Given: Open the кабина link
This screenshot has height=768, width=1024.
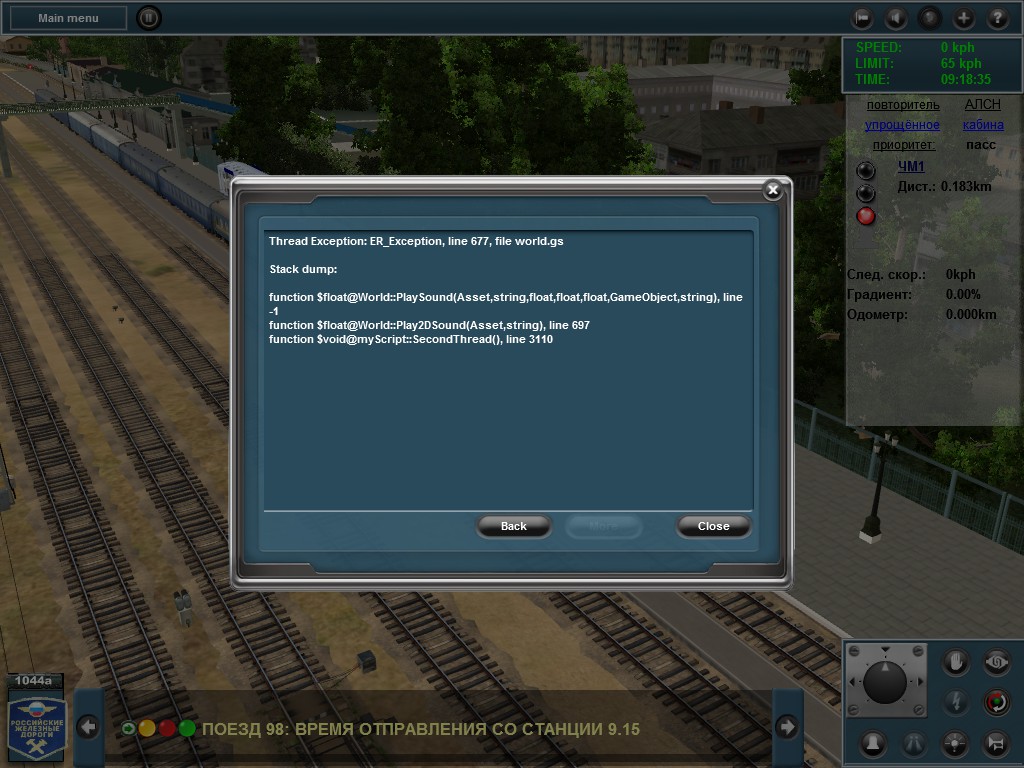Looking at the screenshot, I should pyautogui.click(x=983, y=125).
